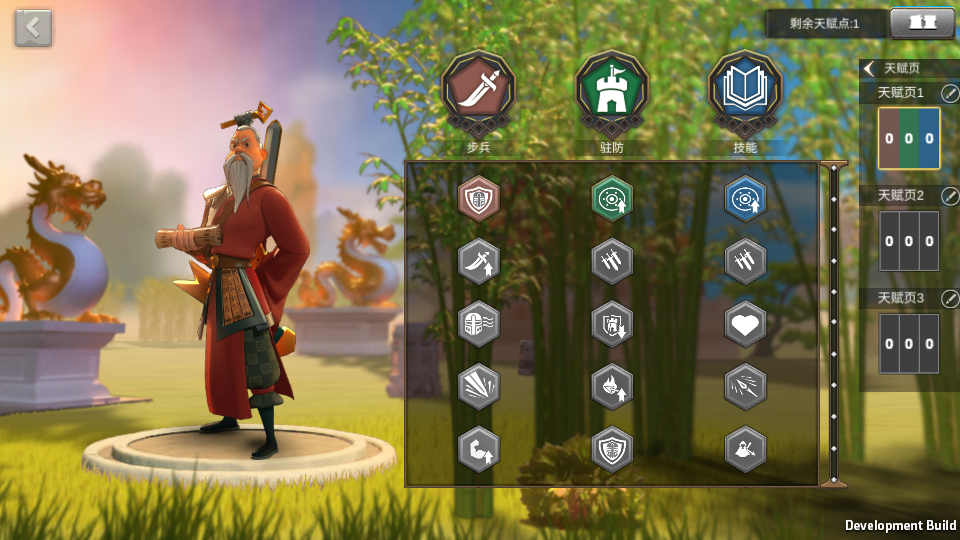Rename 天赋页1 with its pencil icon
This screenshot has height=540, width=960.
tap(949, 93)
